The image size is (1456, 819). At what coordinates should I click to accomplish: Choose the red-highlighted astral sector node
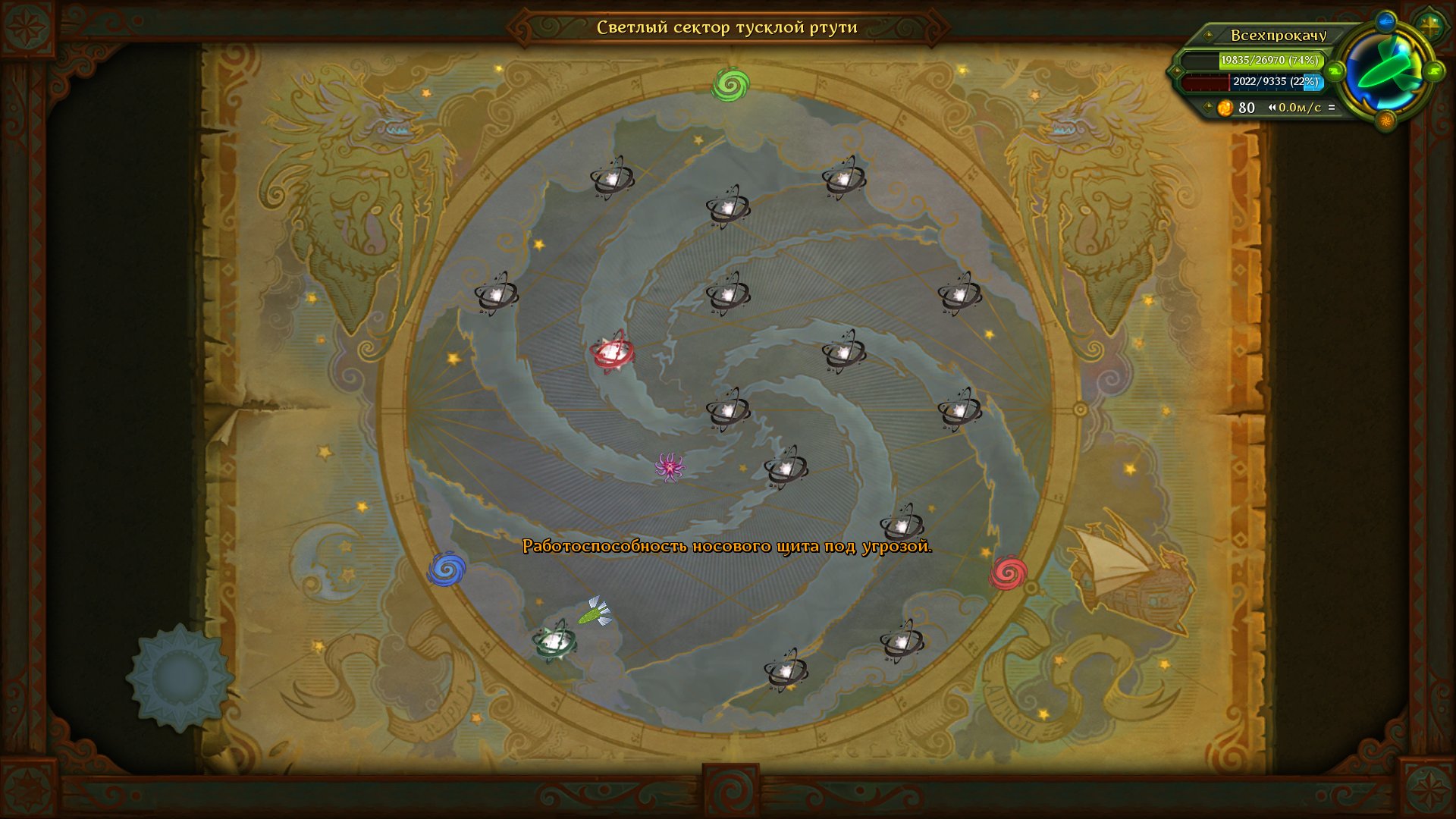tap(611, 352)
